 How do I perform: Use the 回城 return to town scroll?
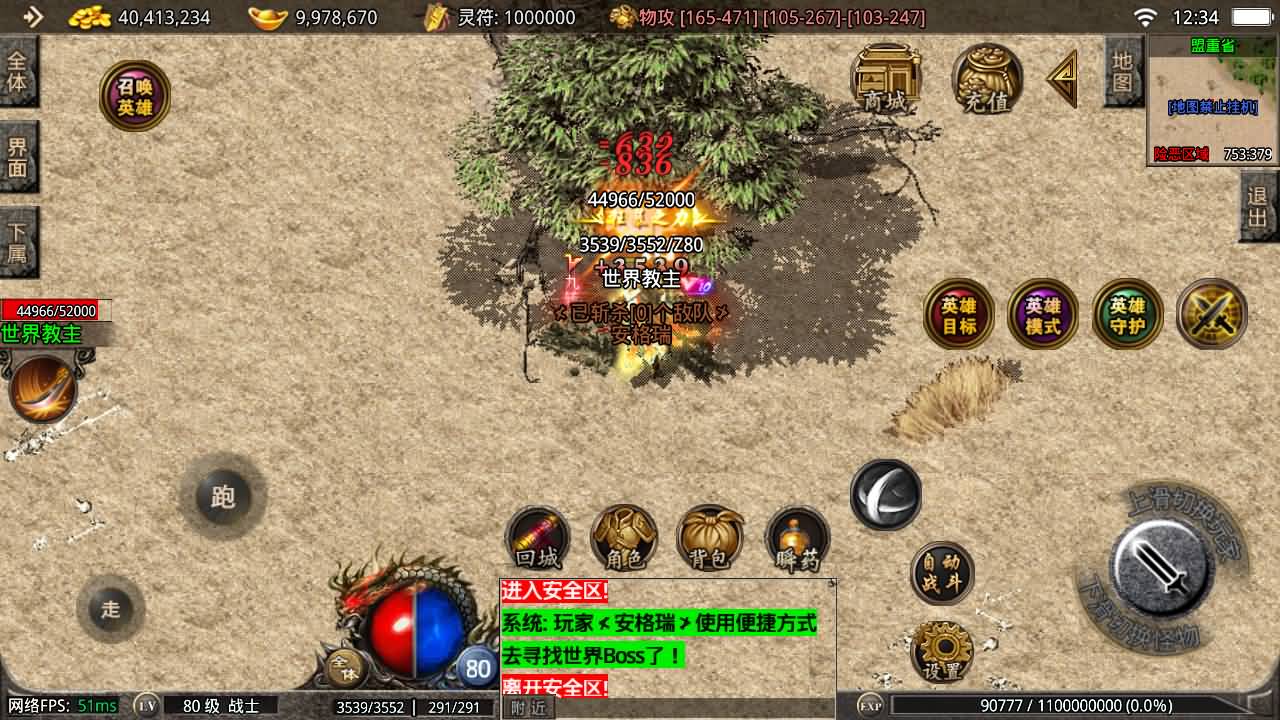(x=538, y=538)
